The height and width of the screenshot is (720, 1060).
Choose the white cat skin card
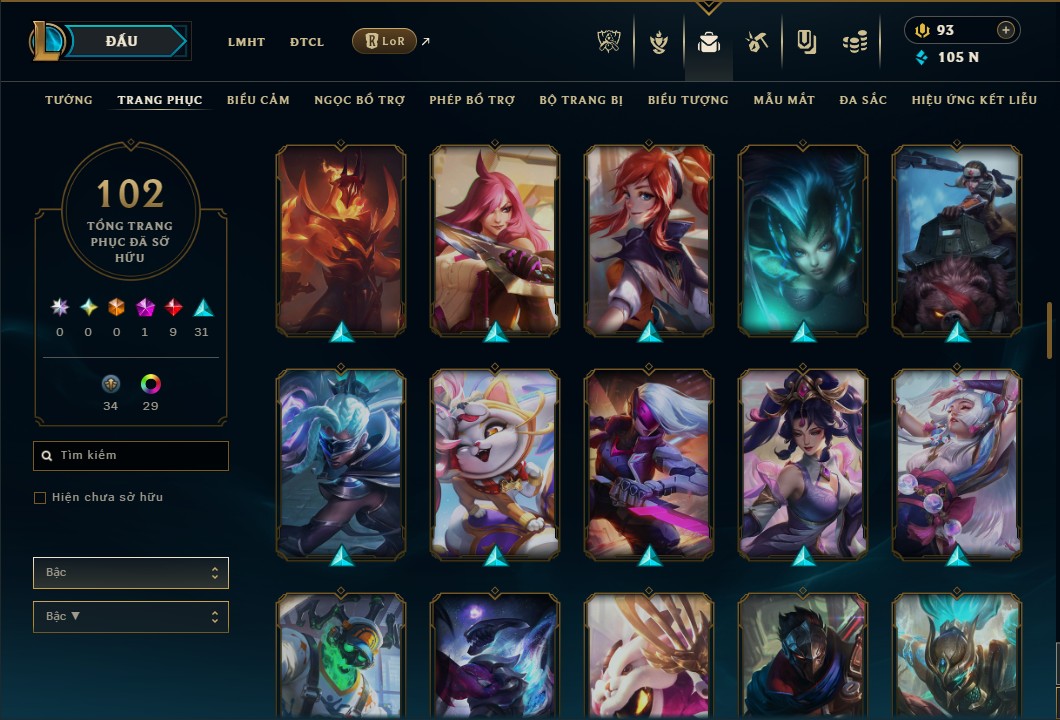pyautogui.click(x=495, y=464)
